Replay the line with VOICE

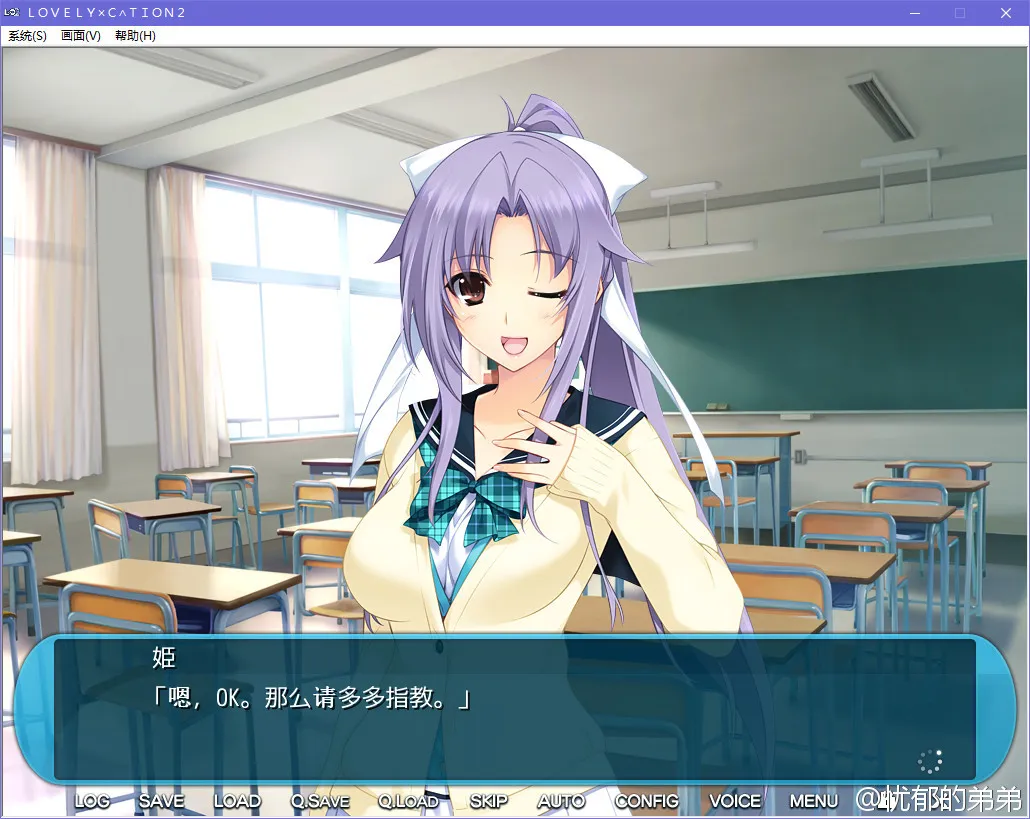click(735, 801)
